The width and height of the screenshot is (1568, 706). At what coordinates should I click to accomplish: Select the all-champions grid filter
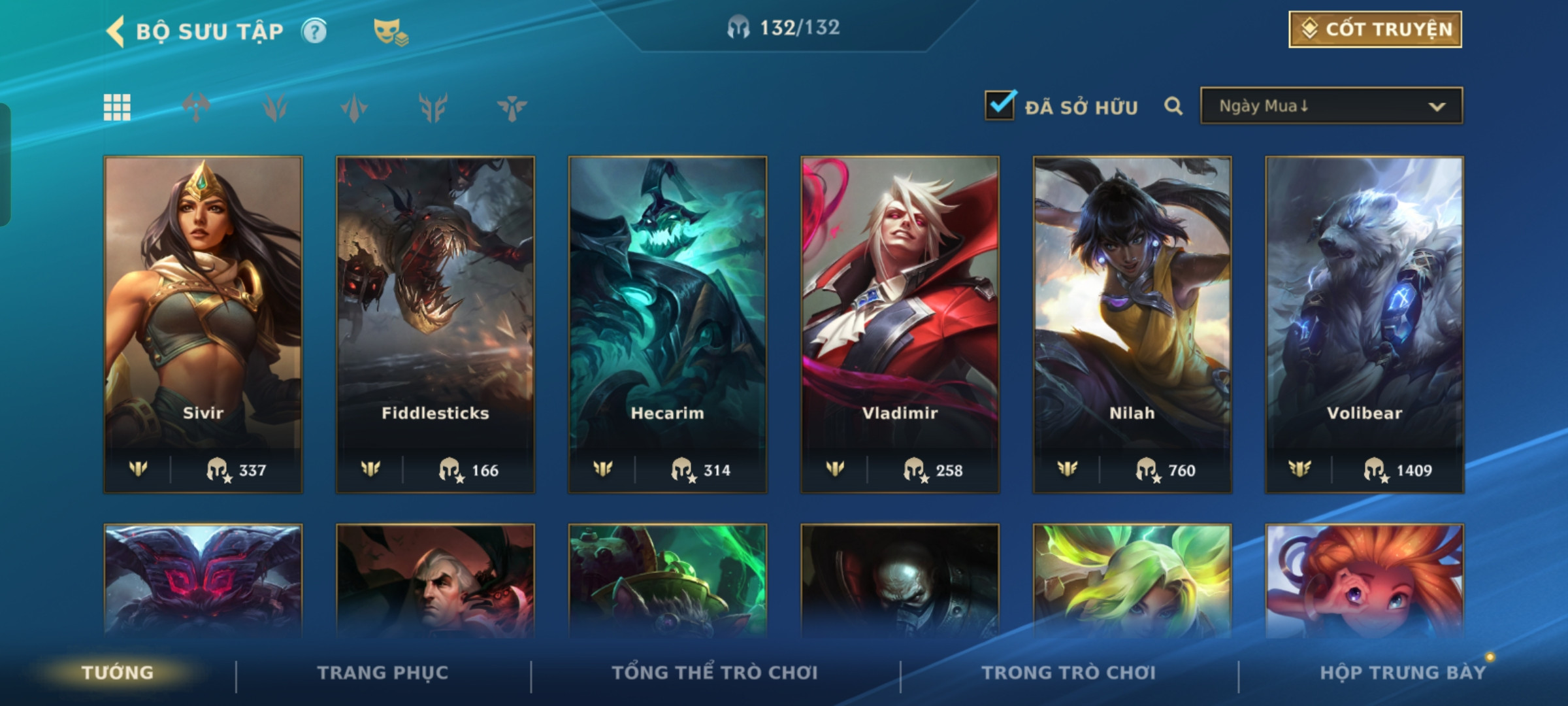point(117,107)
